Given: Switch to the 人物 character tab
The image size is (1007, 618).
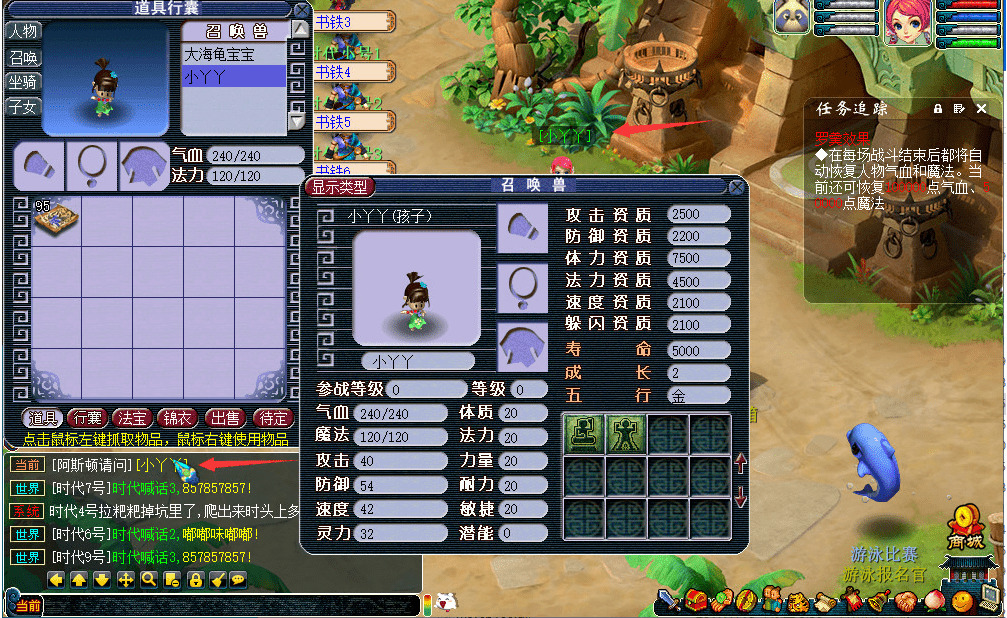Looking at the screenshot, I should pyautogui.click(x=23, y=31).
